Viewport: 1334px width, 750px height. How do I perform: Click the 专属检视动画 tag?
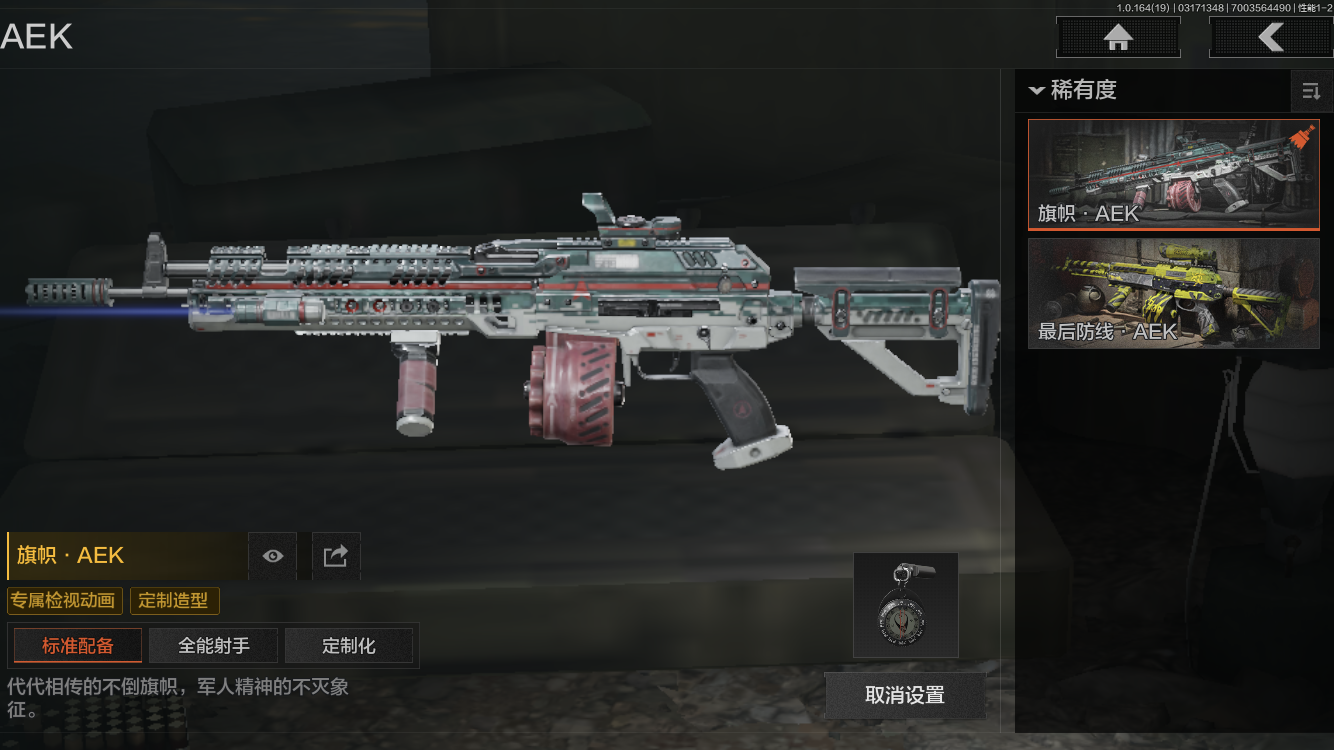[65, 601]
